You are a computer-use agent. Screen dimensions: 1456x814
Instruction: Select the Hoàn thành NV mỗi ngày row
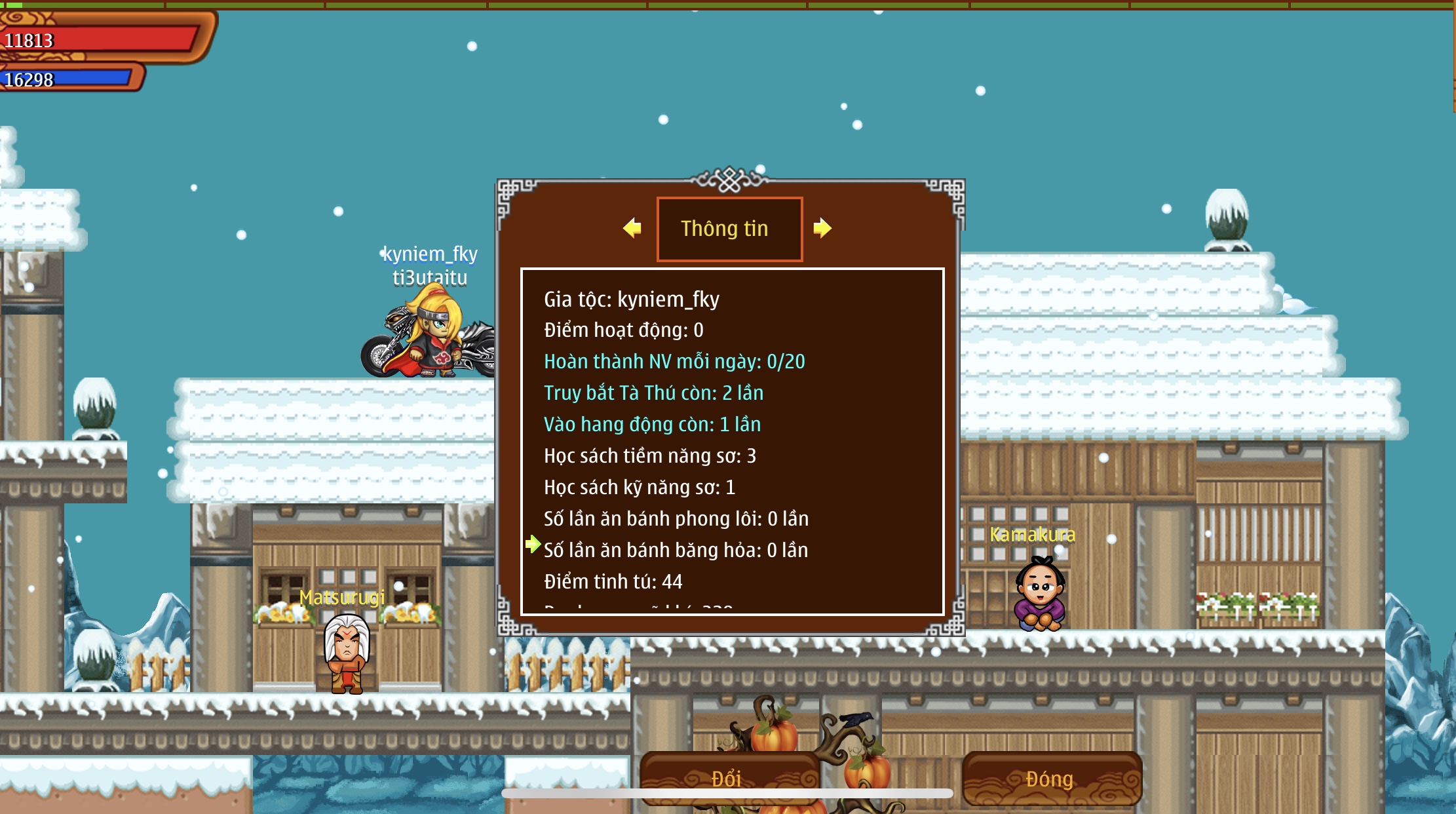tap(674, 362)
